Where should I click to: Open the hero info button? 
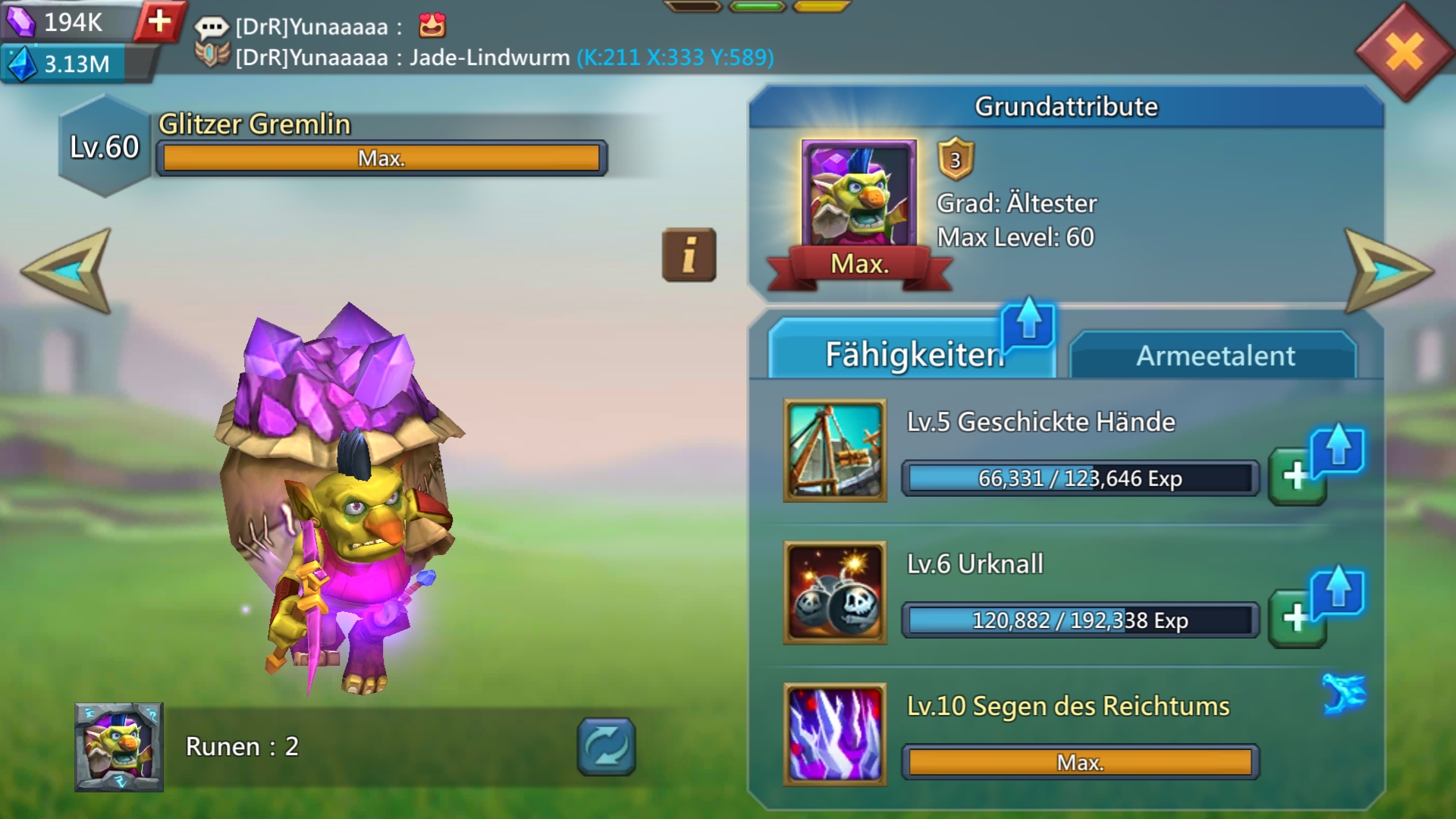point(689,255)
